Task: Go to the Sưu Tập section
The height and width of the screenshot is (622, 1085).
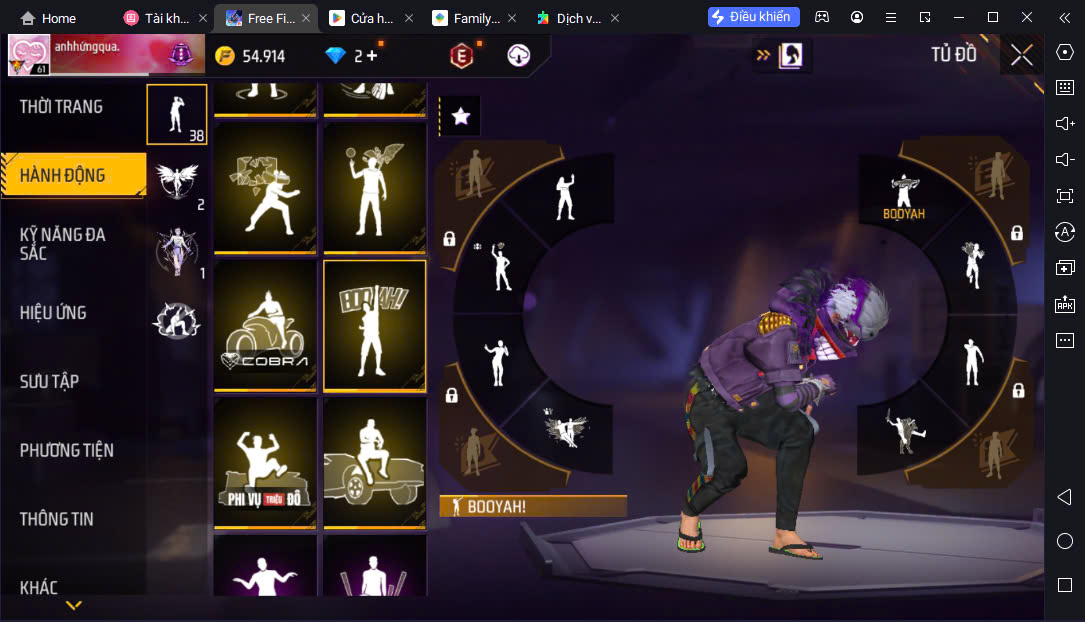Action: pos(50,381)
